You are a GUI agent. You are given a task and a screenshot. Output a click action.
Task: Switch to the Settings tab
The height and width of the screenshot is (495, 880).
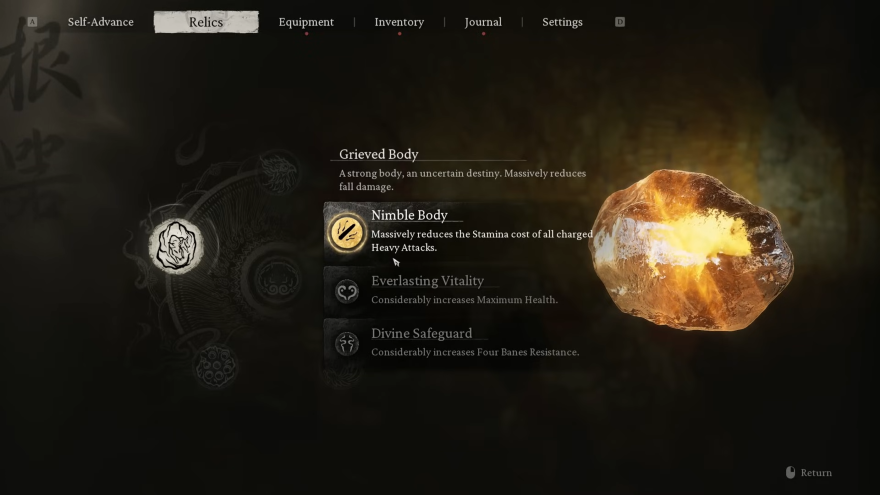click(x=562, y=22)
